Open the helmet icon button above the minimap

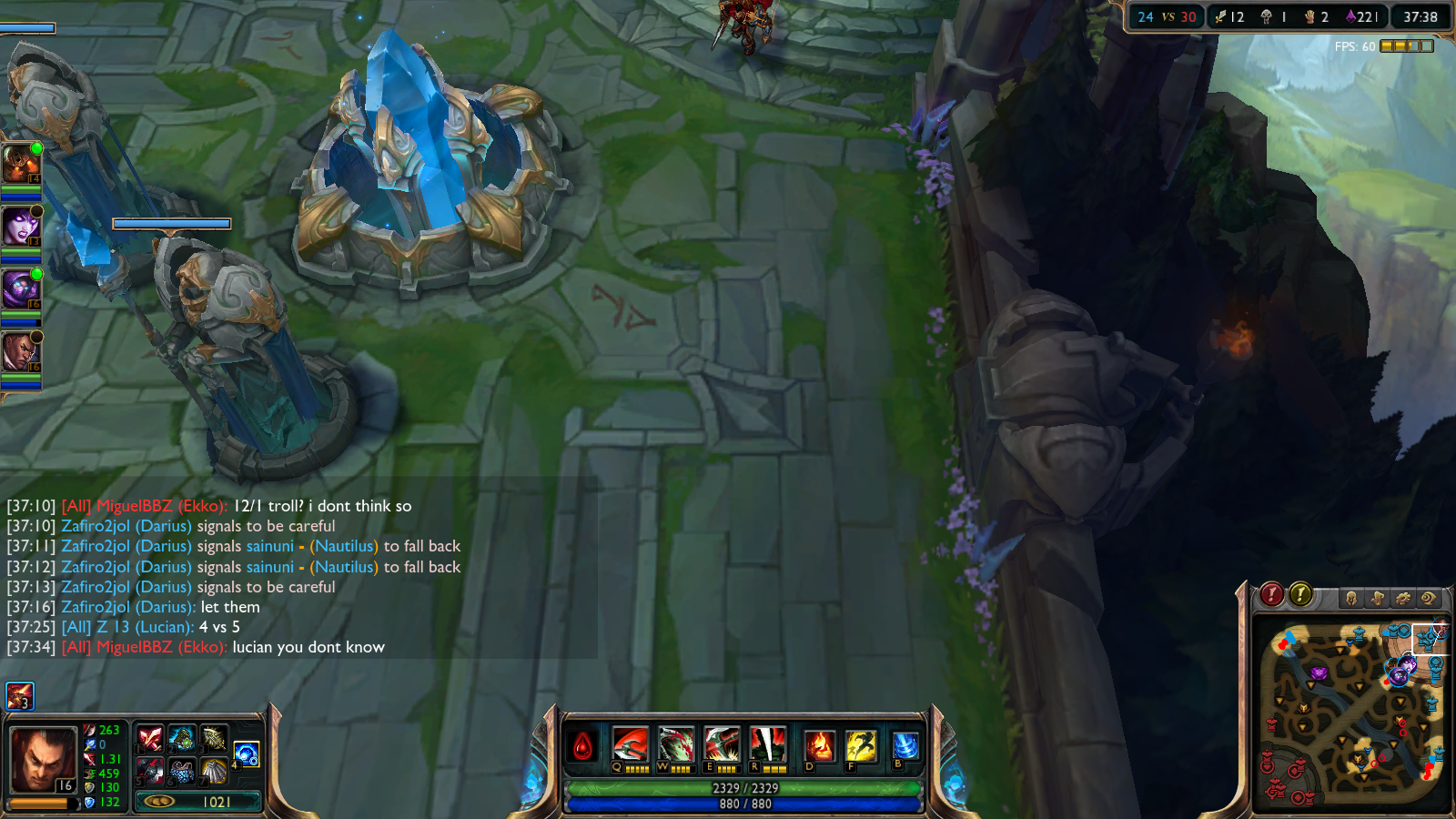pos(1351,598)
